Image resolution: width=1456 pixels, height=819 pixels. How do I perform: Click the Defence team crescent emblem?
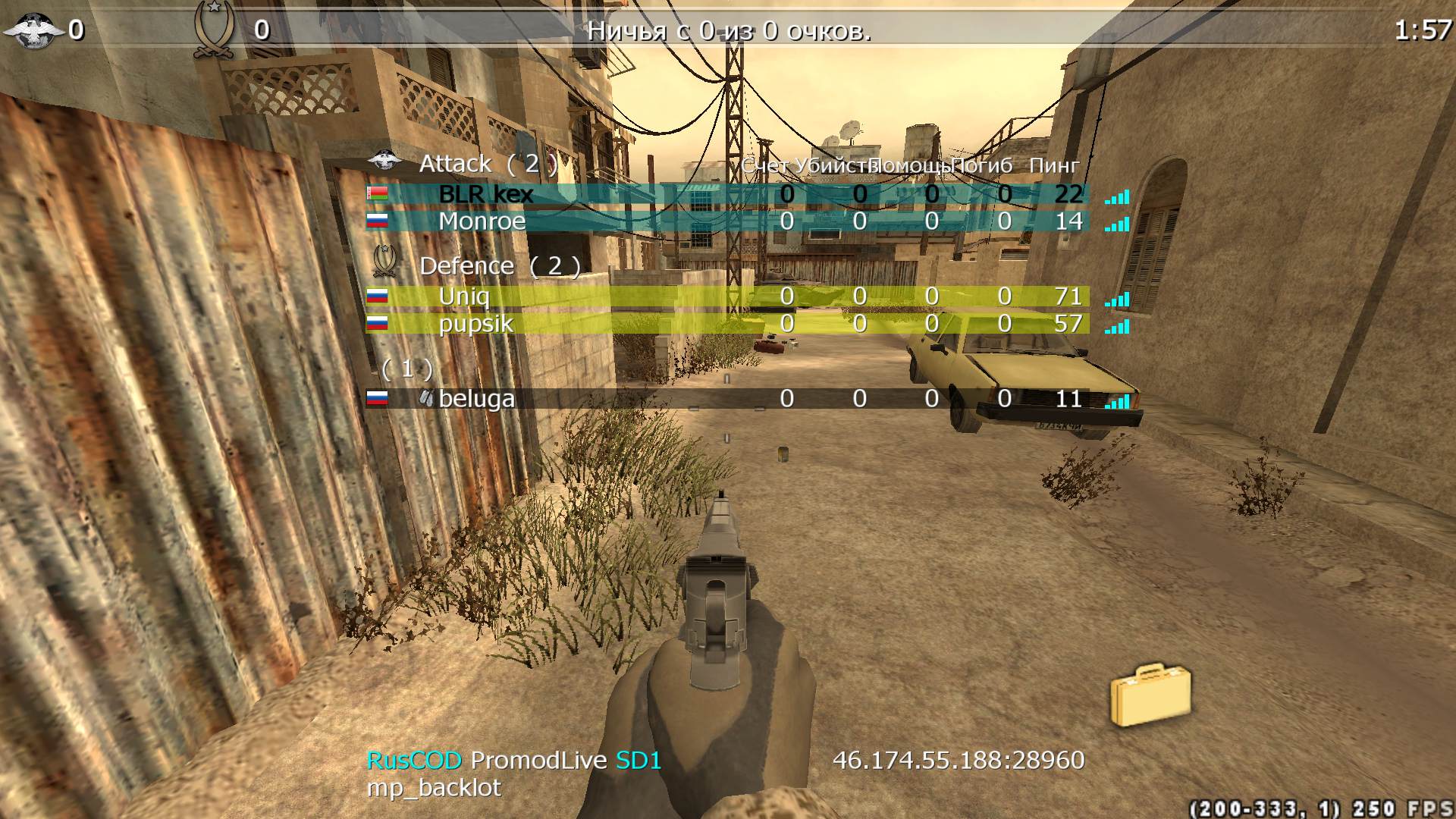[x=386, y=262]
